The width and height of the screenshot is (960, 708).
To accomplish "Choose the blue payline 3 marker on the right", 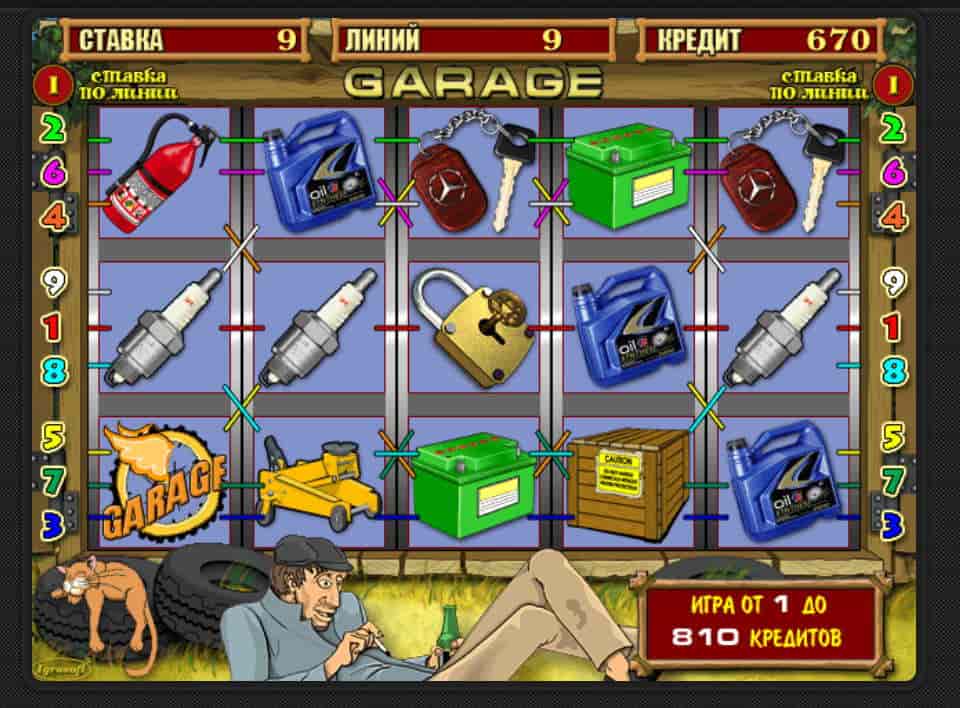I will (x=892, y=523).
